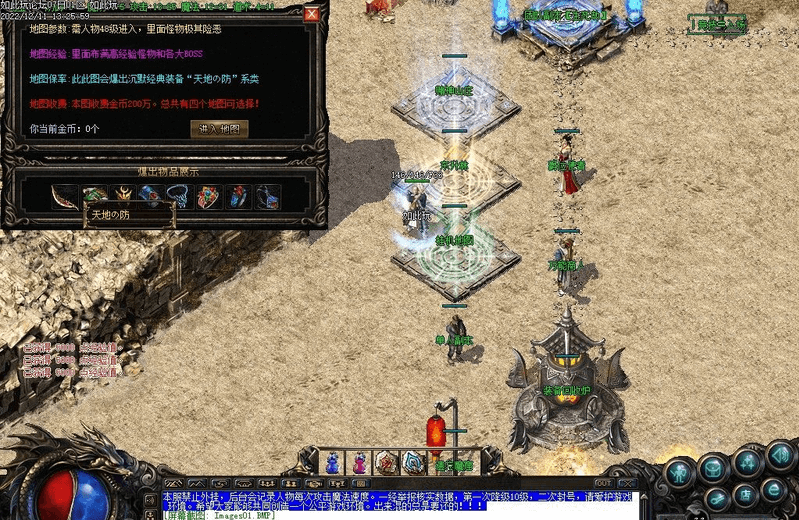Use the pink health potion in hotbar

tap(358, 462)
